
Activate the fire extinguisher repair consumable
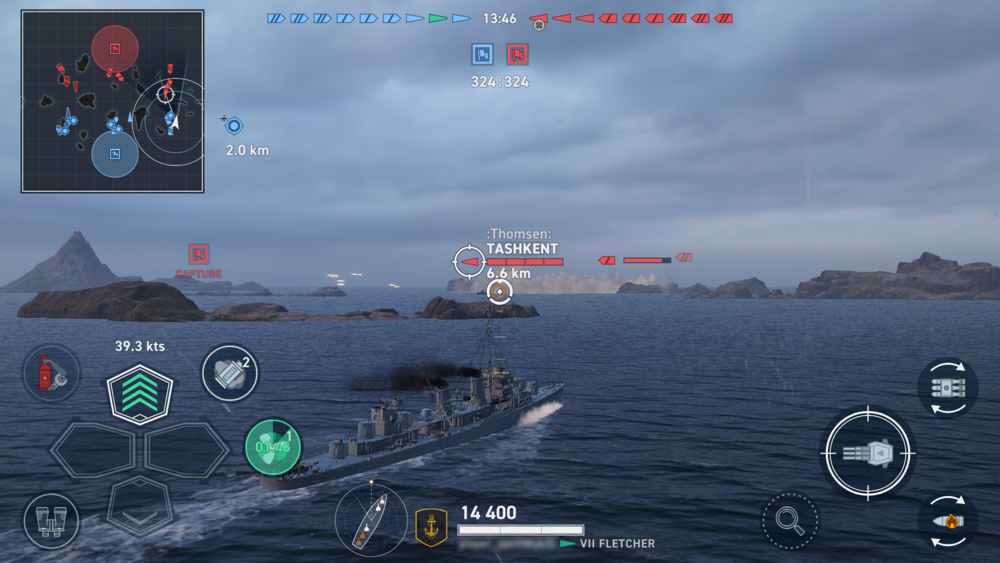(x=51, y=373)
